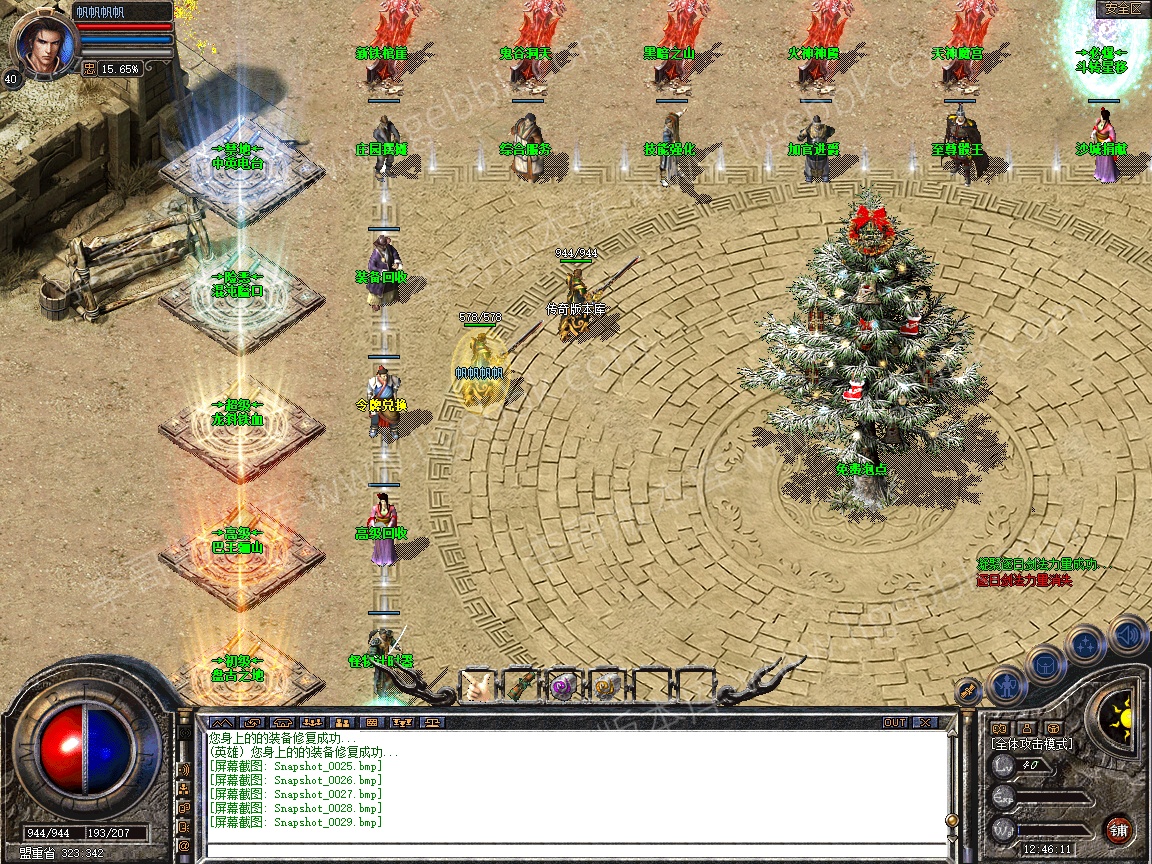Open the red 铺 shop button
Viewport: 1152px width, 864px height.
coord(1119,829)
